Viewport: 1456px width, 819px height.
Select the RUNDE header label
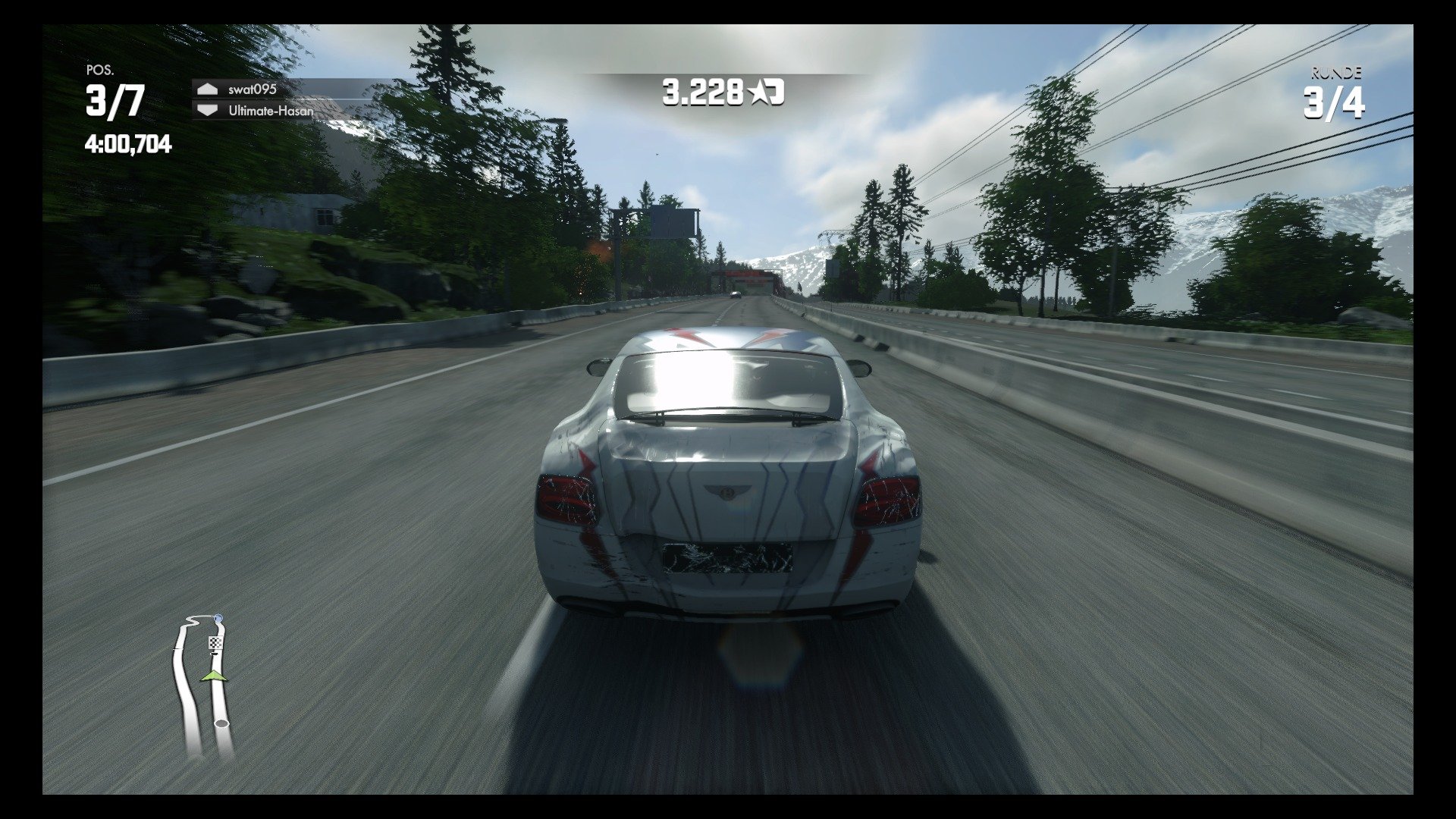click(1337, 72)
